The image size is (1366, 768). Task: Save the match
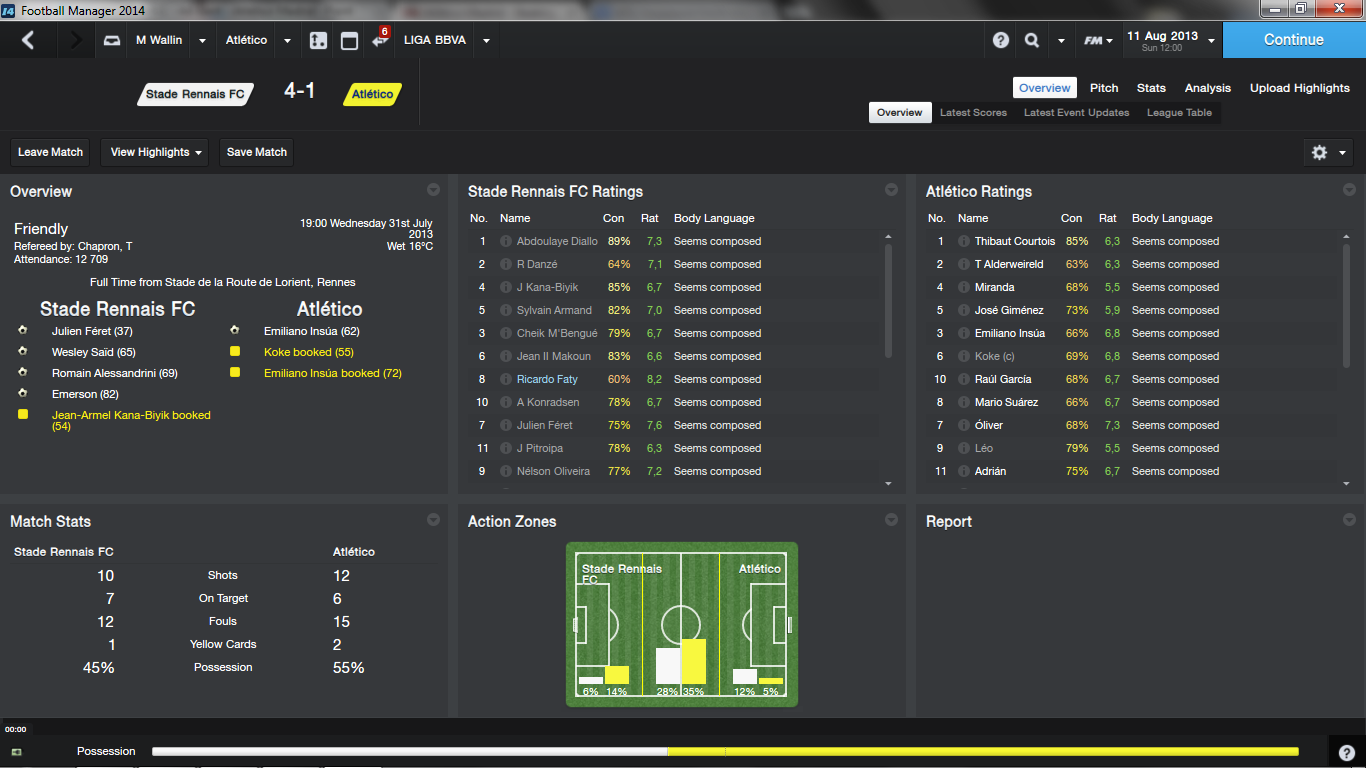[x=257, y=152]
